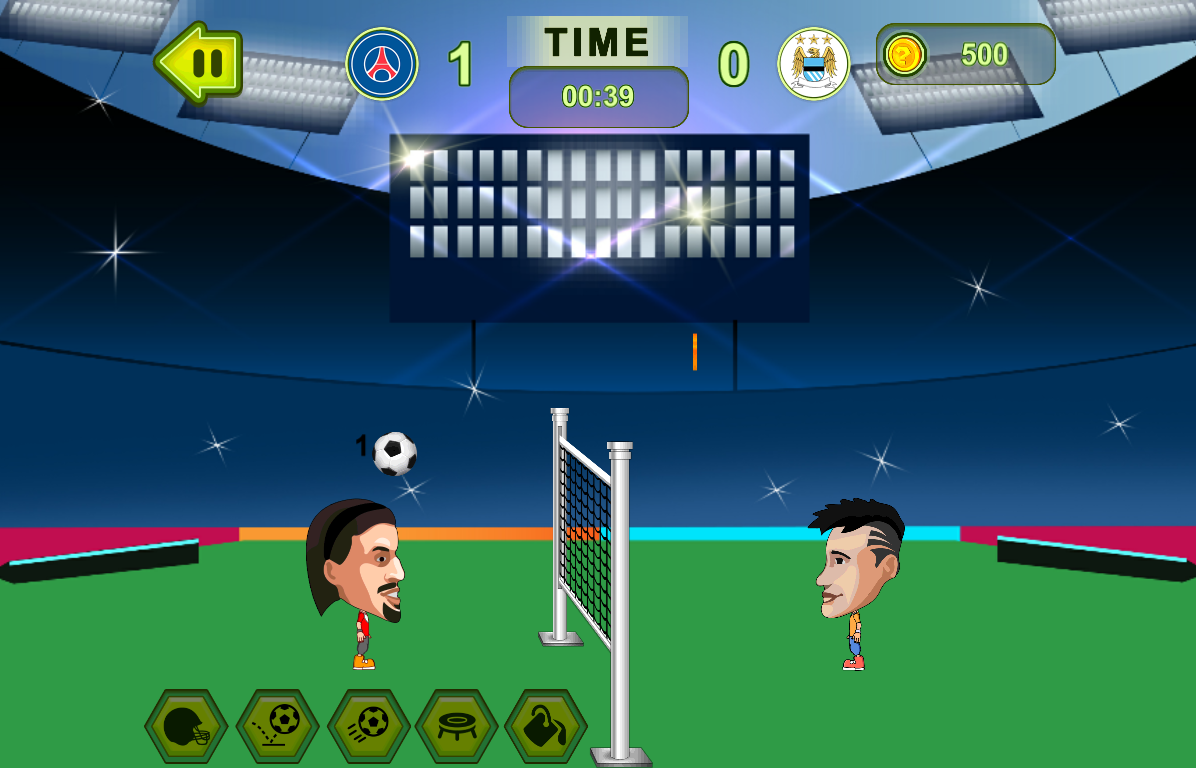1196x768 pixels.
Task: Pause the match with the green arrow button
Action: (x=201, y=63)
